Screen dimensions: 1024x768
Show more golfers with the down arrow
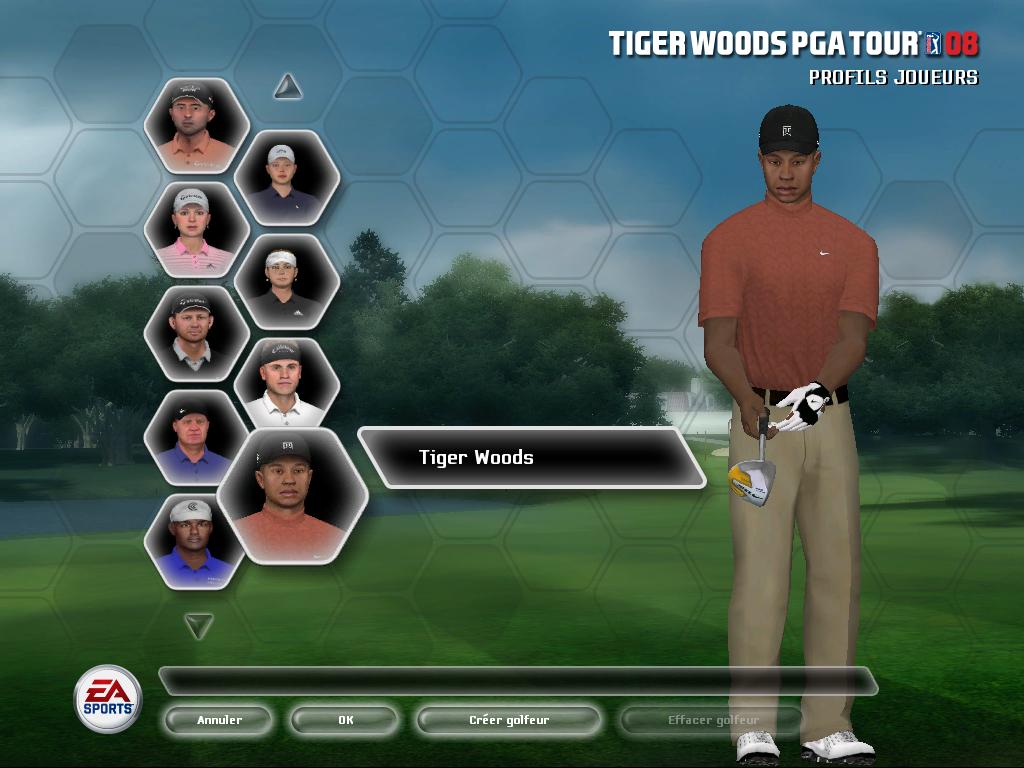tap(199, 626)
